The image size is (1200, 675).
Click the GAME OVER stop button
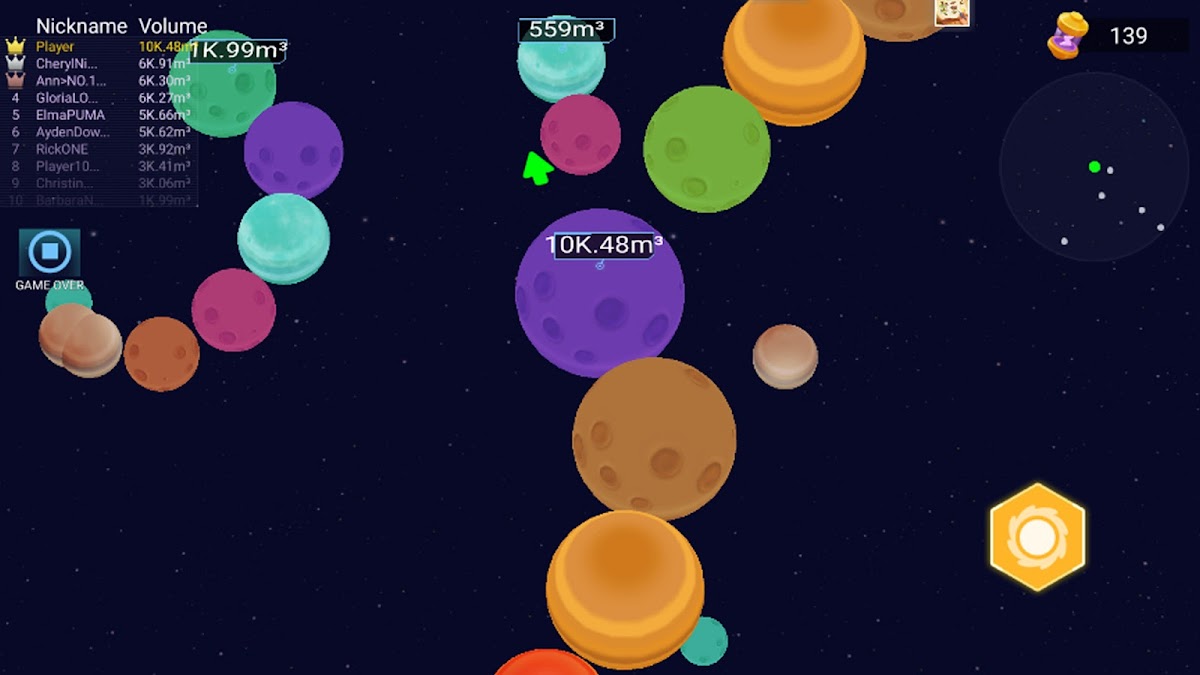click(x=49, y=254)
